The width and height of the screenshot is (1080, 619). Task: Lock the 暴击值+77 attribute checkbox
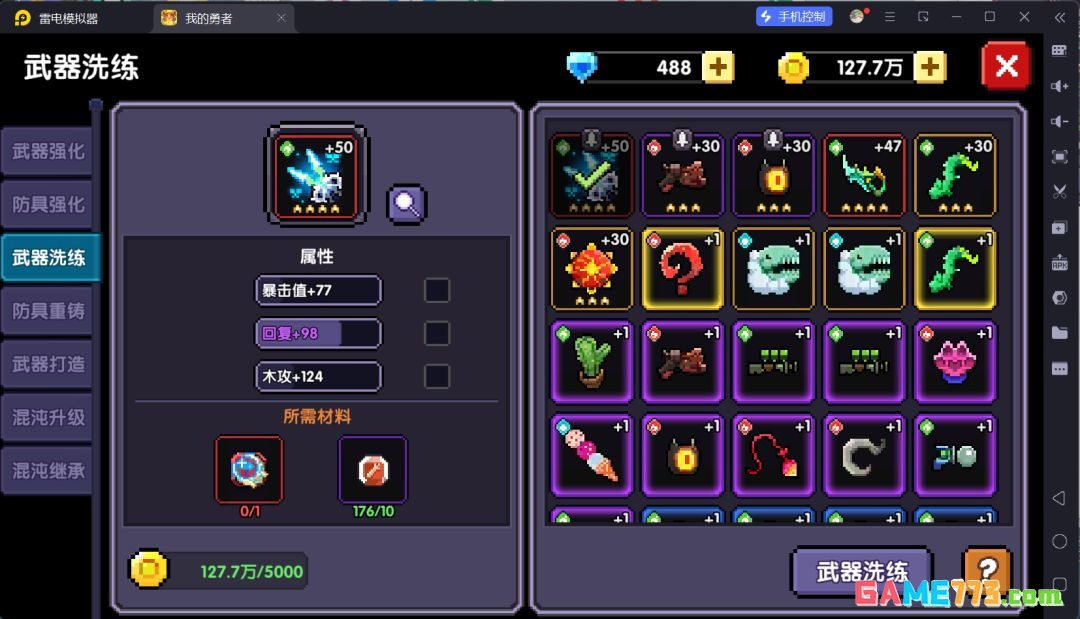pyautogui.click(x=437, y=291)
